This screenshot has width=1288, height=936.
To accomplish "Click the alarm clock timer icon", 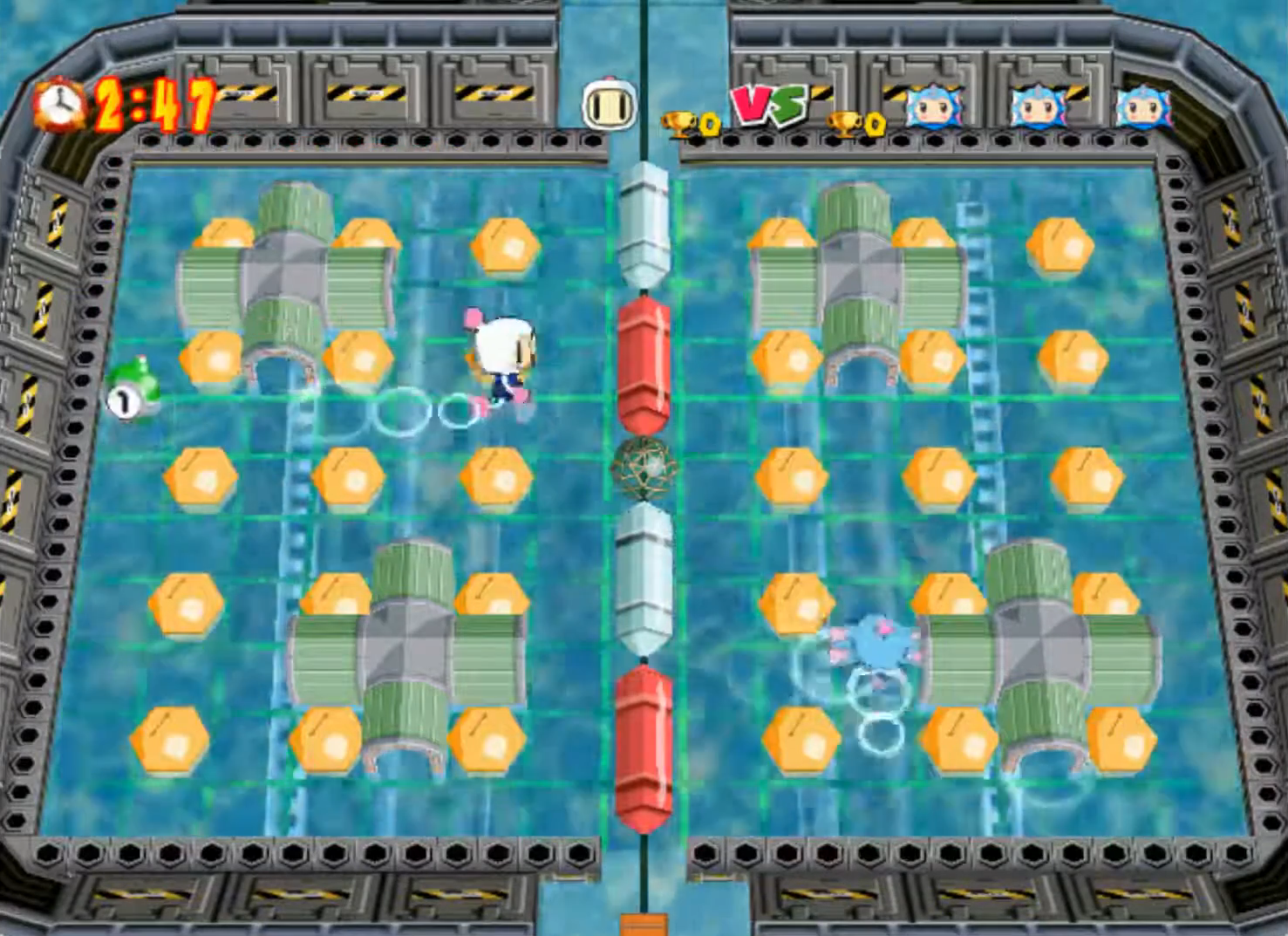I will 58,104.
